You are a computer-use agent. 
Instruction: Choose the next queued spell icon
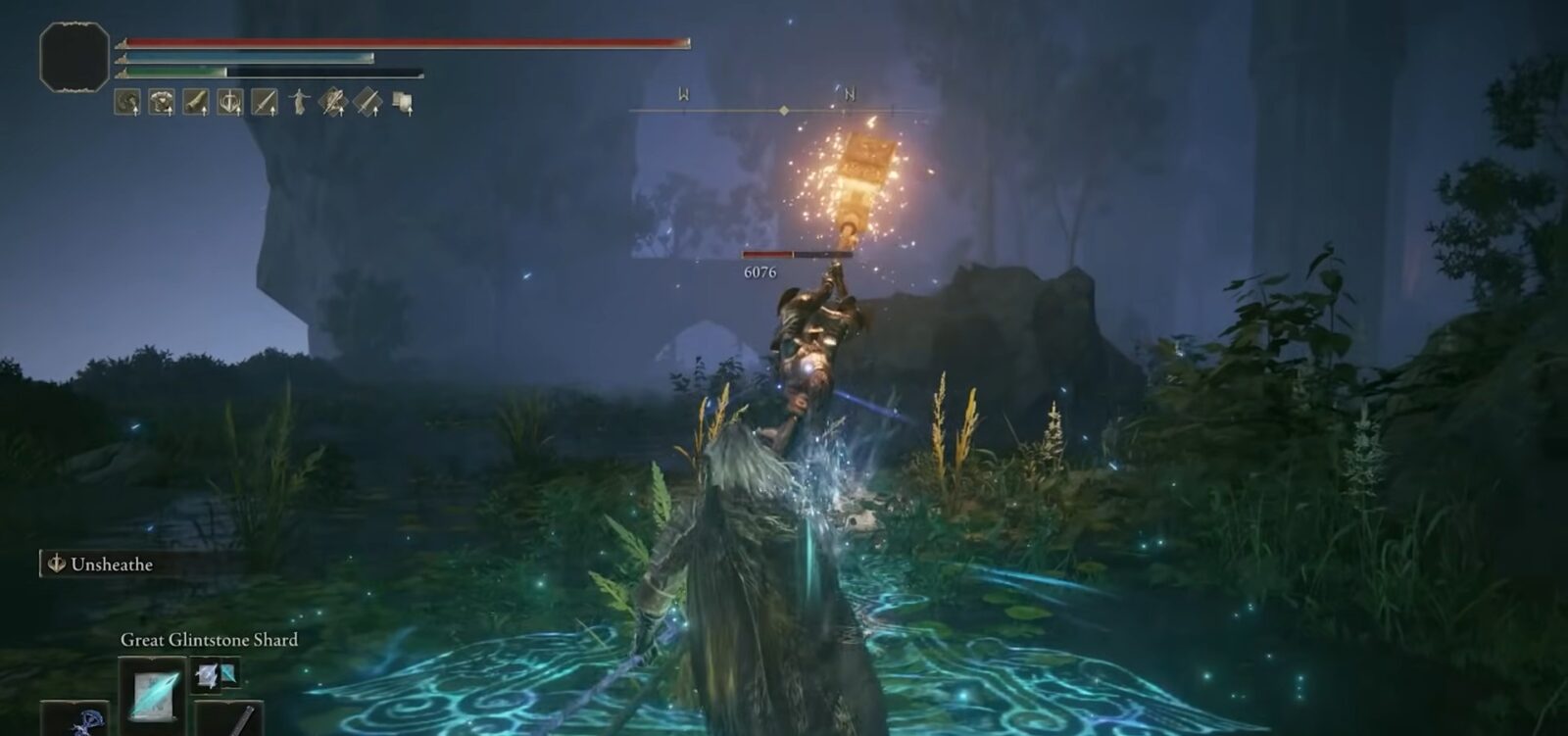216,673
